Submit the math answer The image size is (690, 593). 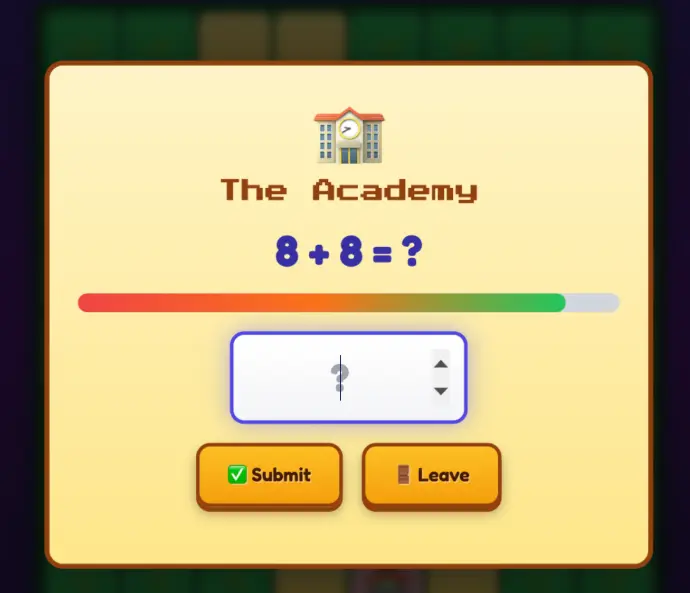(269, 475)
